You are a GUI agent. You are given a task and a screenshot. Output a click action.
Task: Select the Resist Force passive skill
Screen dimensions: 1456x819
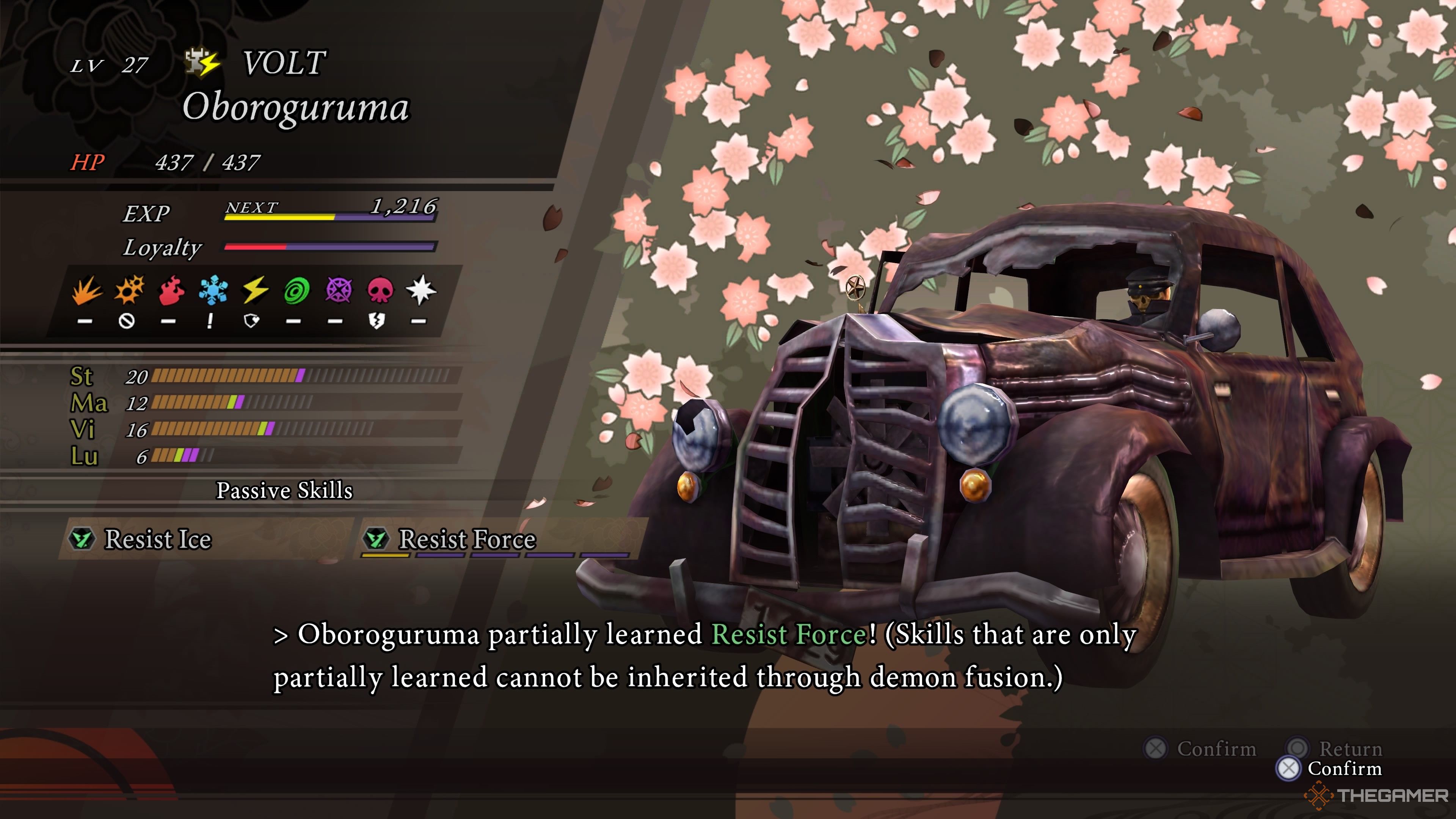(x=467, y=539)
